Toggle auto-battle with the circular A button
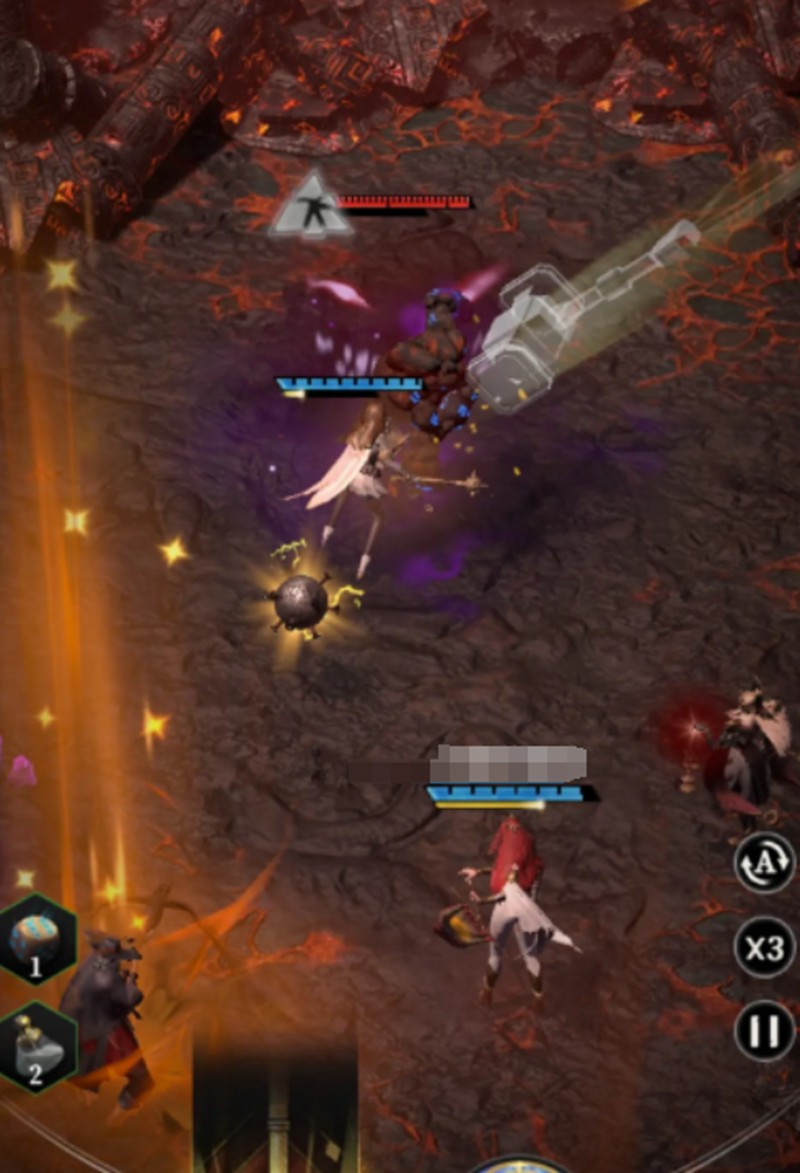This screenshot has height=1173, width=800. [x=765, y=863]
